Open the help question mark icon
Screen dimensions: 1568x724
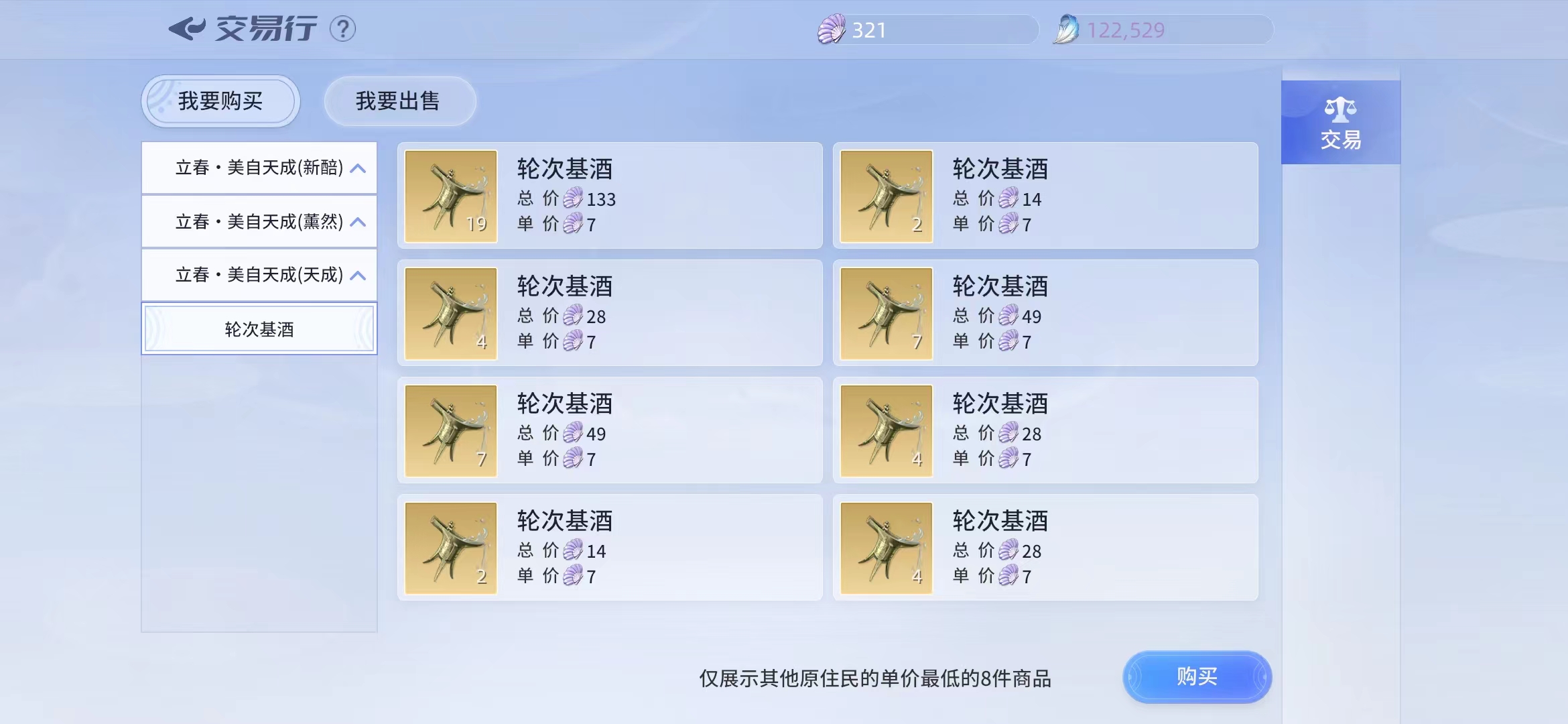[342, 28]
